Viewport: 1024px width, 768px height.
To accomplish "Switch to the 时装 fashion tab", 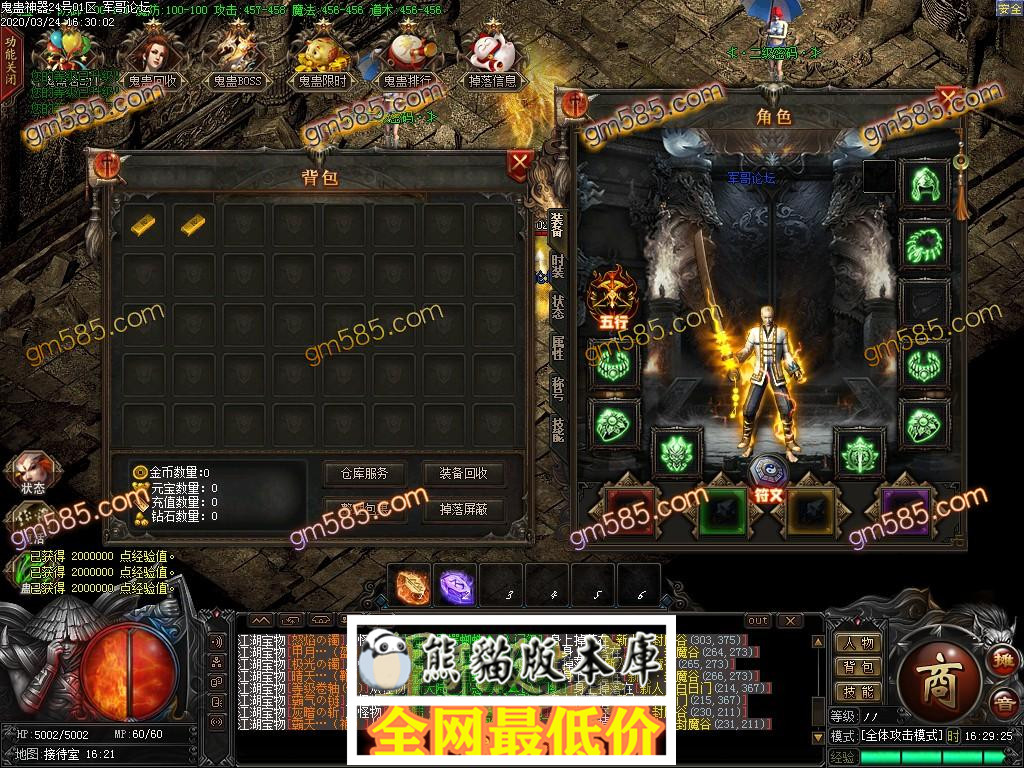I will pyautogui.click(x=558, y=268).
